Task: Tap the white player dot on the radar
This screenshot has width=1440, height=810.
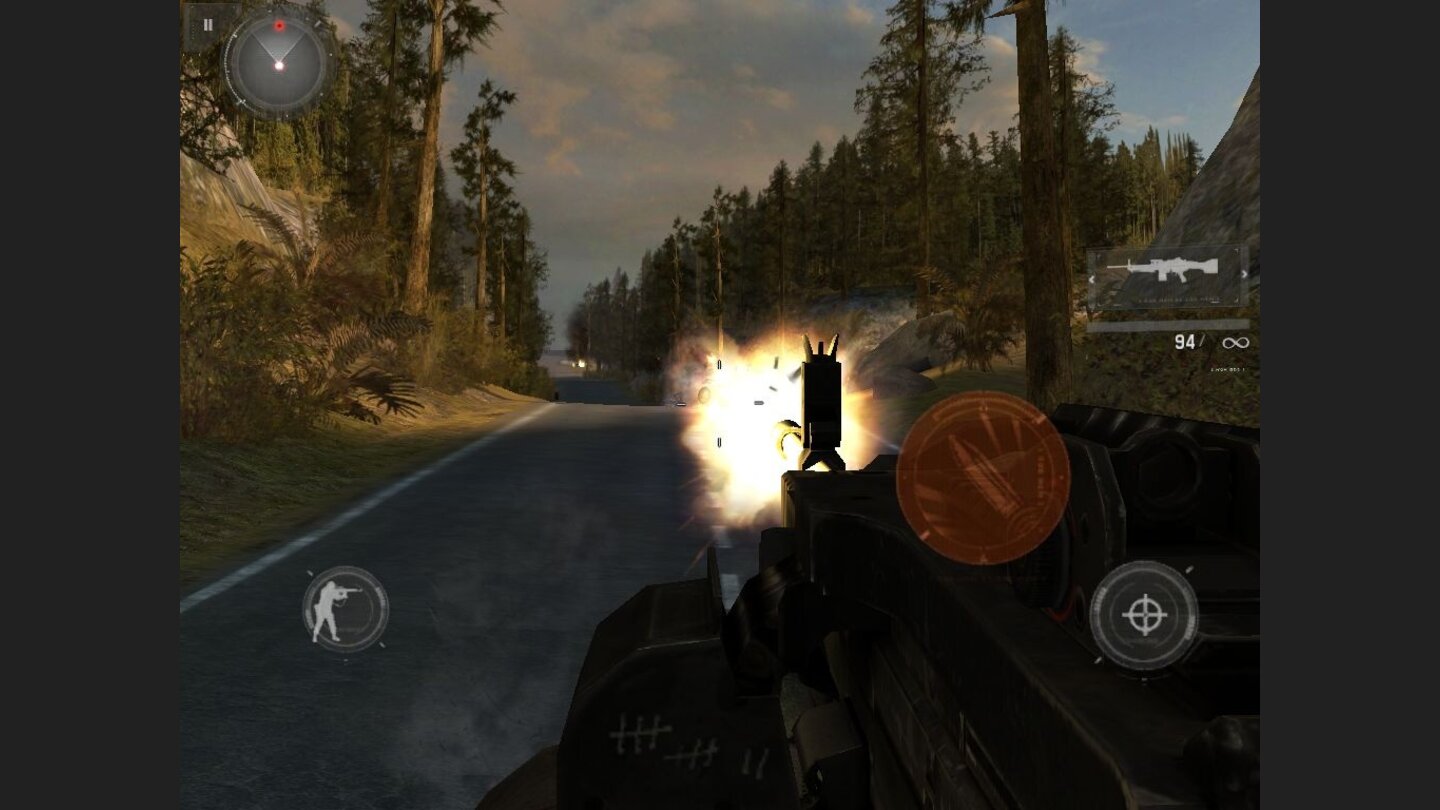Action: [x=279, y=66]
